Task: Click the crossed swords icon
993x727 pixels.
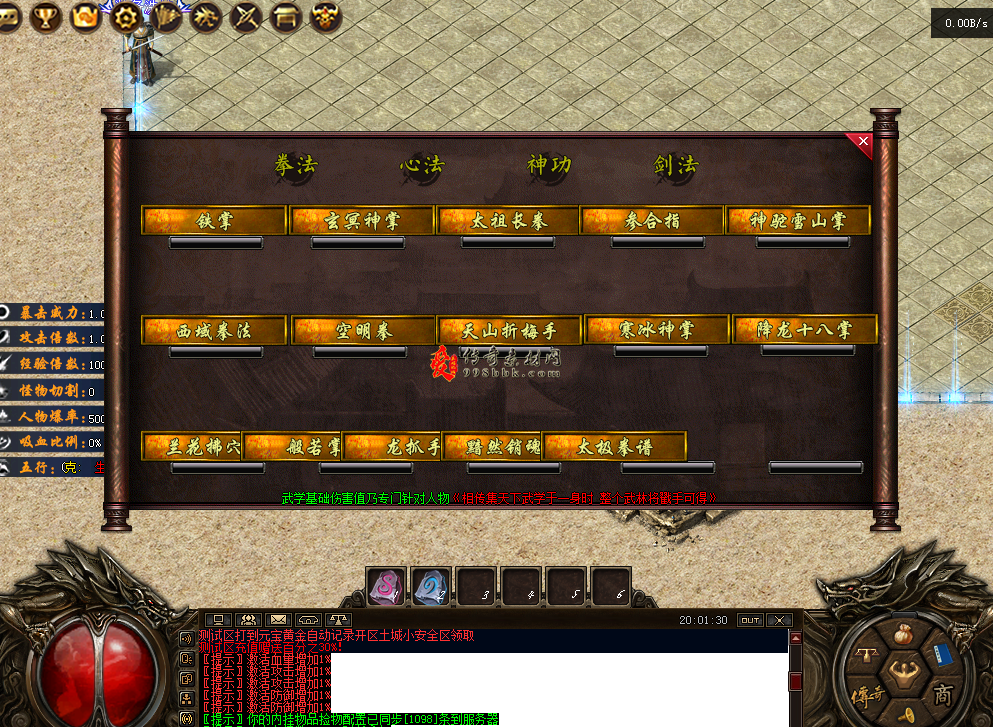Action: coord(247,16)
